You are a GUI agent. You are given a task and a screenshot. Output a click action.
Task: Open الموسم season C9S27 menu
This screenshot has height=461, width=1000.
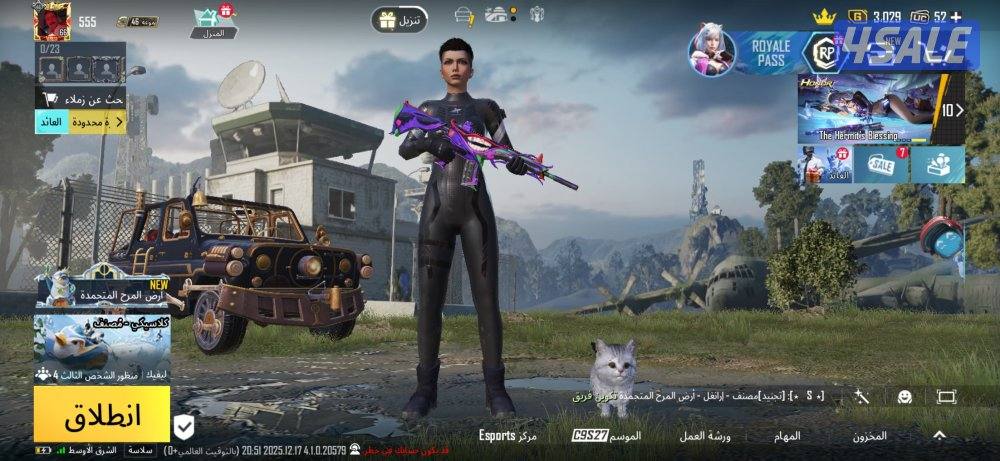tap(607, 436)
